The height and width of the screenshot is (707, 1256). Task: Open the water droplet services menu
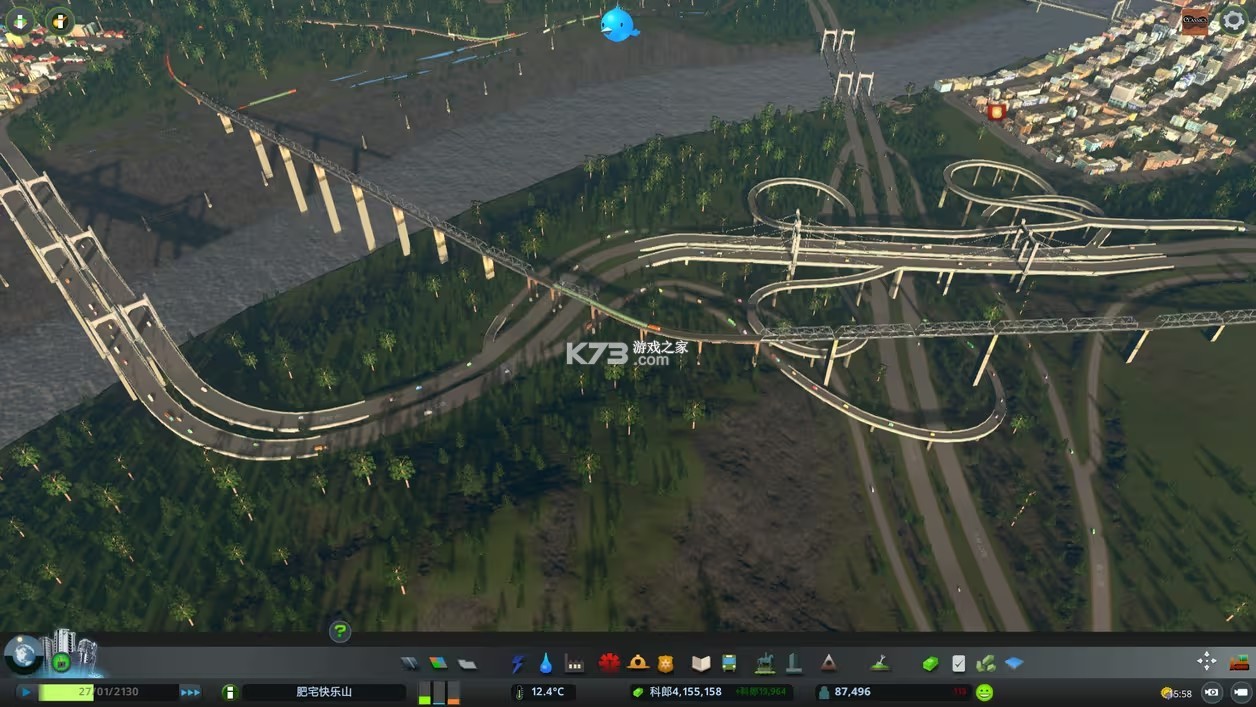click(545, 663)
